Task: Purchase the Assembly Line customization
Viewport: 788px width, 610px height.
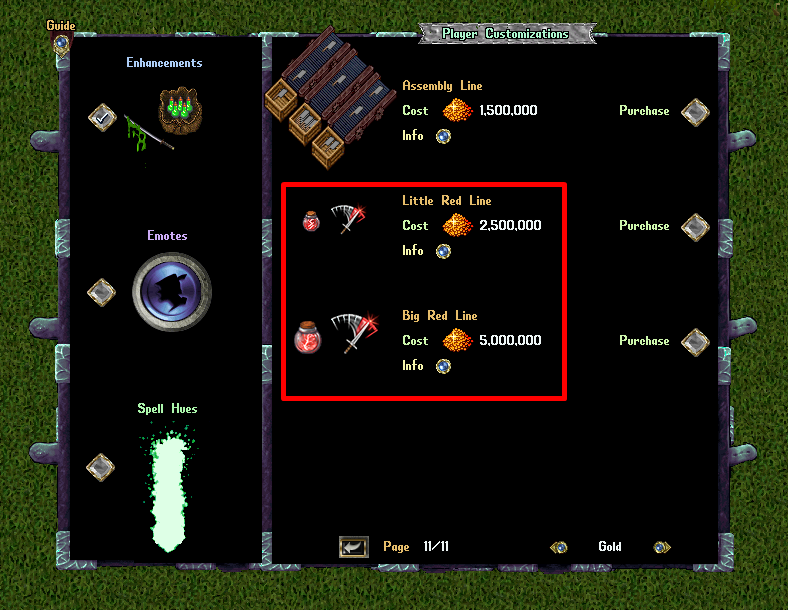Action: [x=695, y=112]
